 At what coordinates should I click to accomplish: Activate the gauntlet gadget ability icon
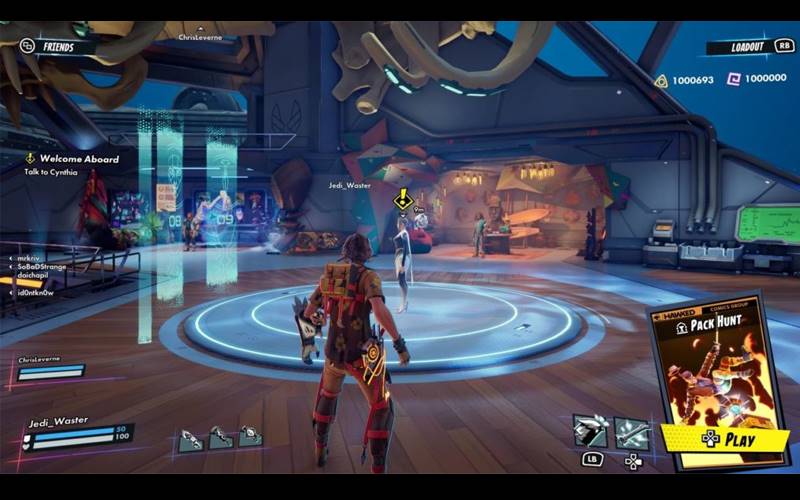[590, 431]
